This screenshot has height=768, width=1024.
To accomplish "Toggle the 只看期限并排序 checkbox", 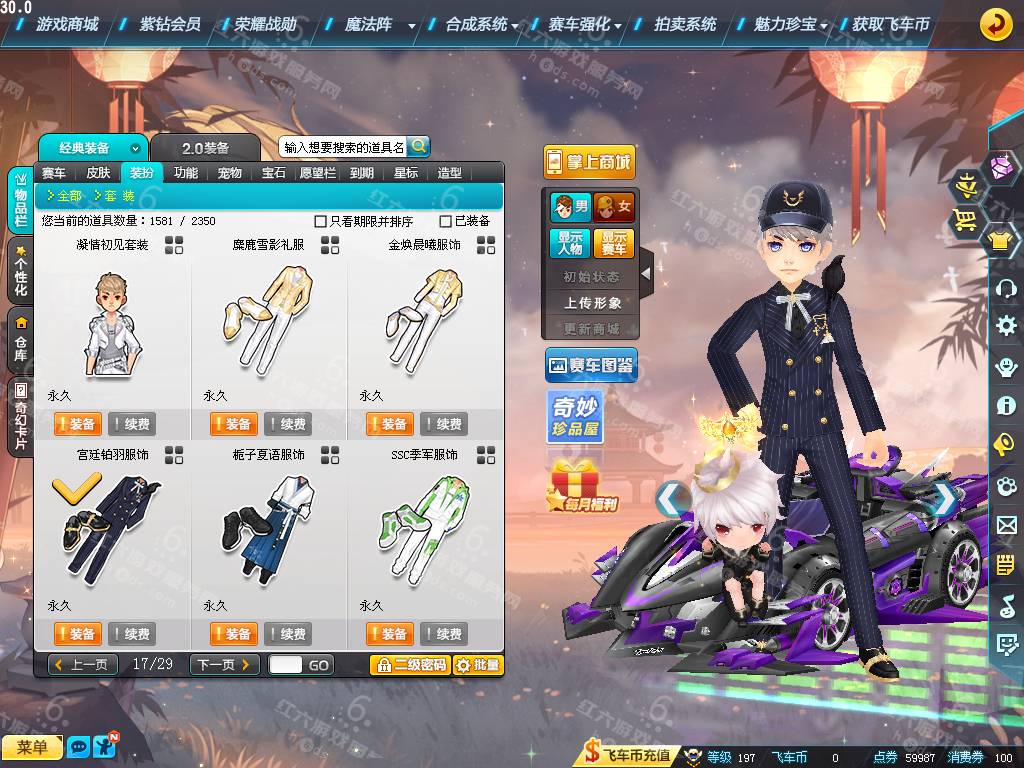I will tap(321, 221).
